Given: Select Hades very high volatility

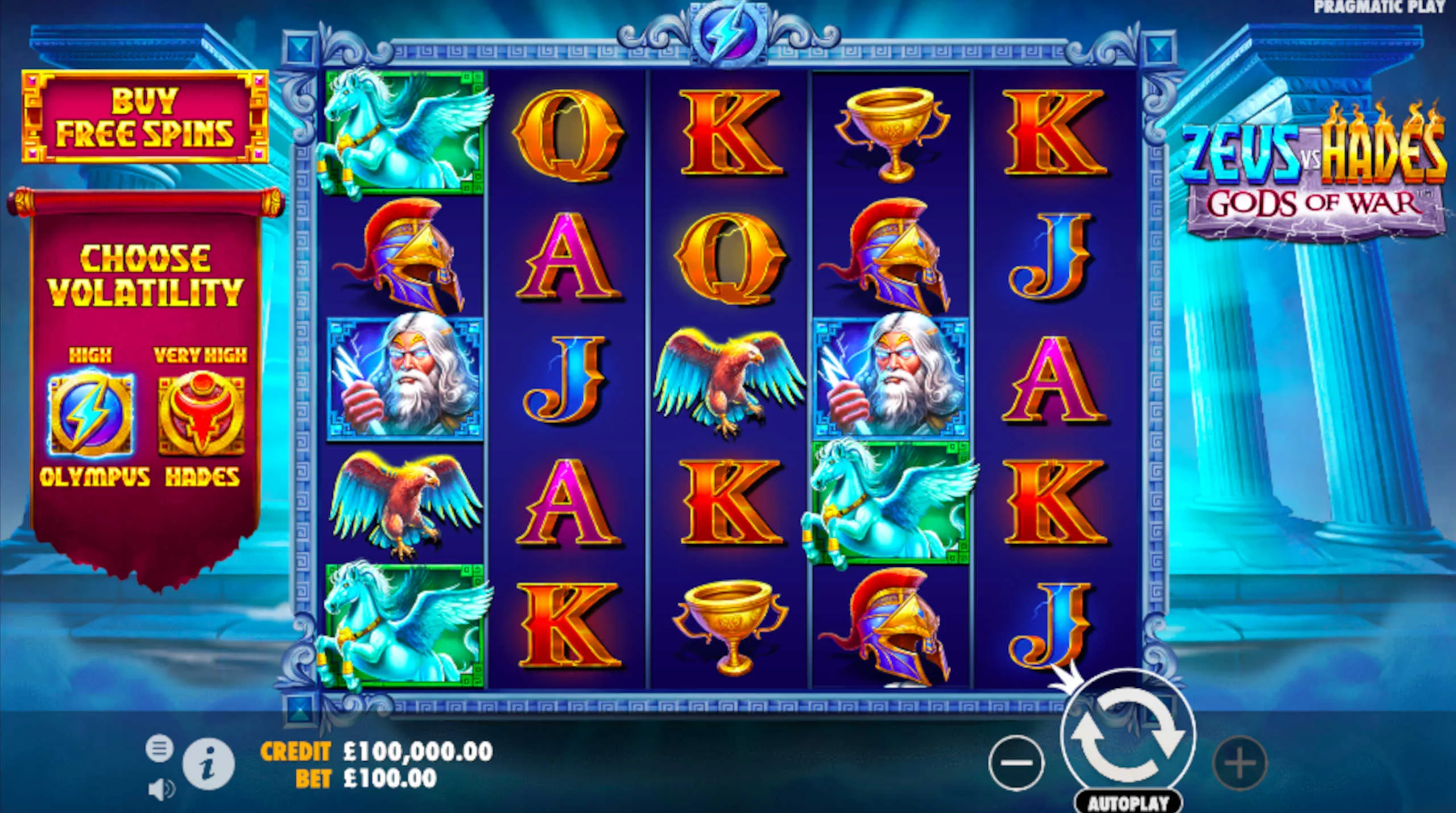Looking at the screenshot, I should (201, 414).
